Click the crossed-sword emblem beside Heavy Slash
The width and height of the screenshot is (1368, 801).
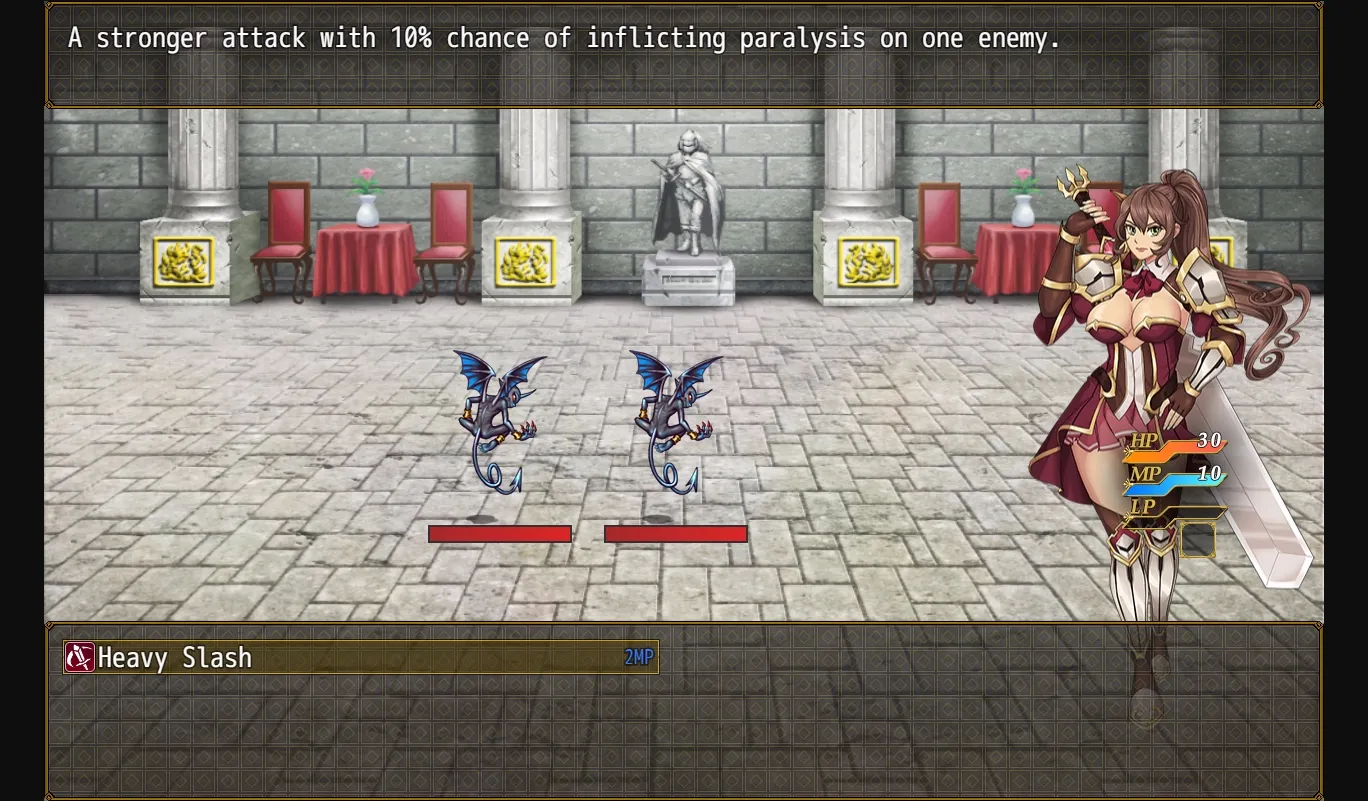(80, 658)
